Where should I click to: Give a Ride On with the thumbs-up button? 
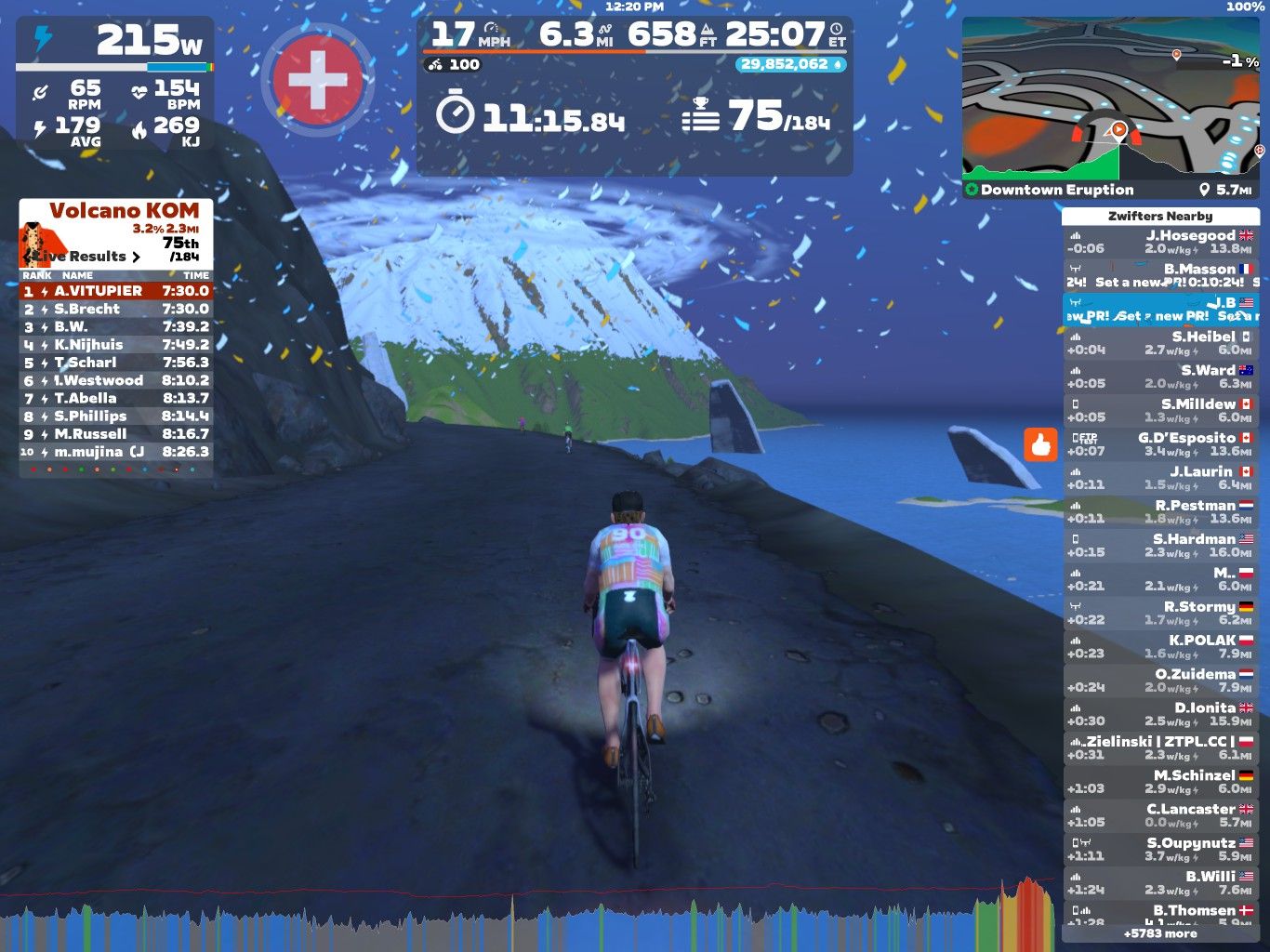(x=1040, y=445)
